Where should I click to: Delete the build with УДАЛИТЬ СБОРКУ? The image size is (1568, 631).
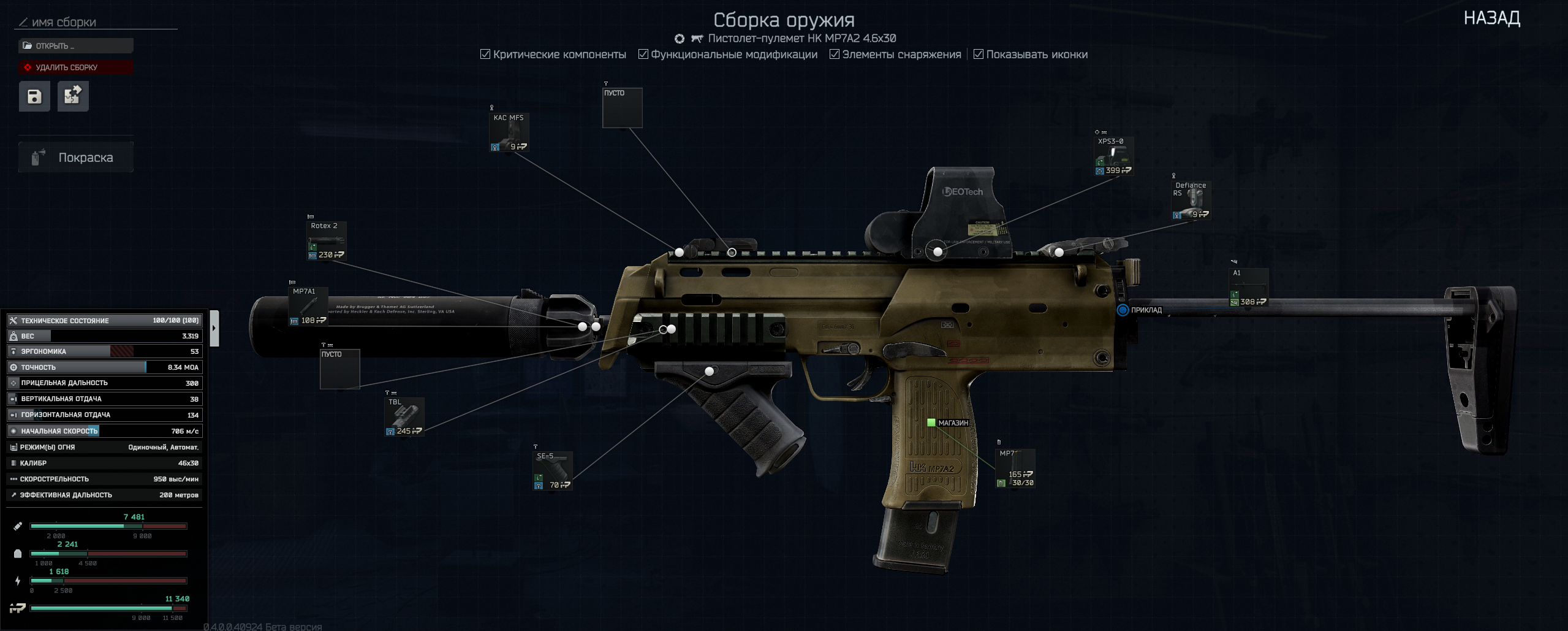coord(76,67)
